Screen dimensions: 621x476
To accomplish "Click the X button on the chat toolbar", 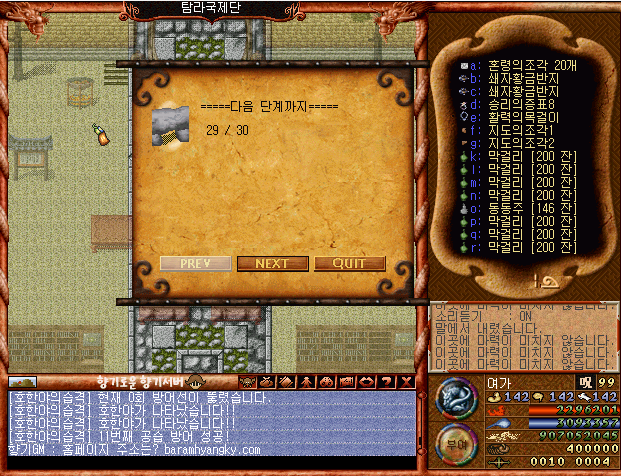I will click(x=406, y=382).
